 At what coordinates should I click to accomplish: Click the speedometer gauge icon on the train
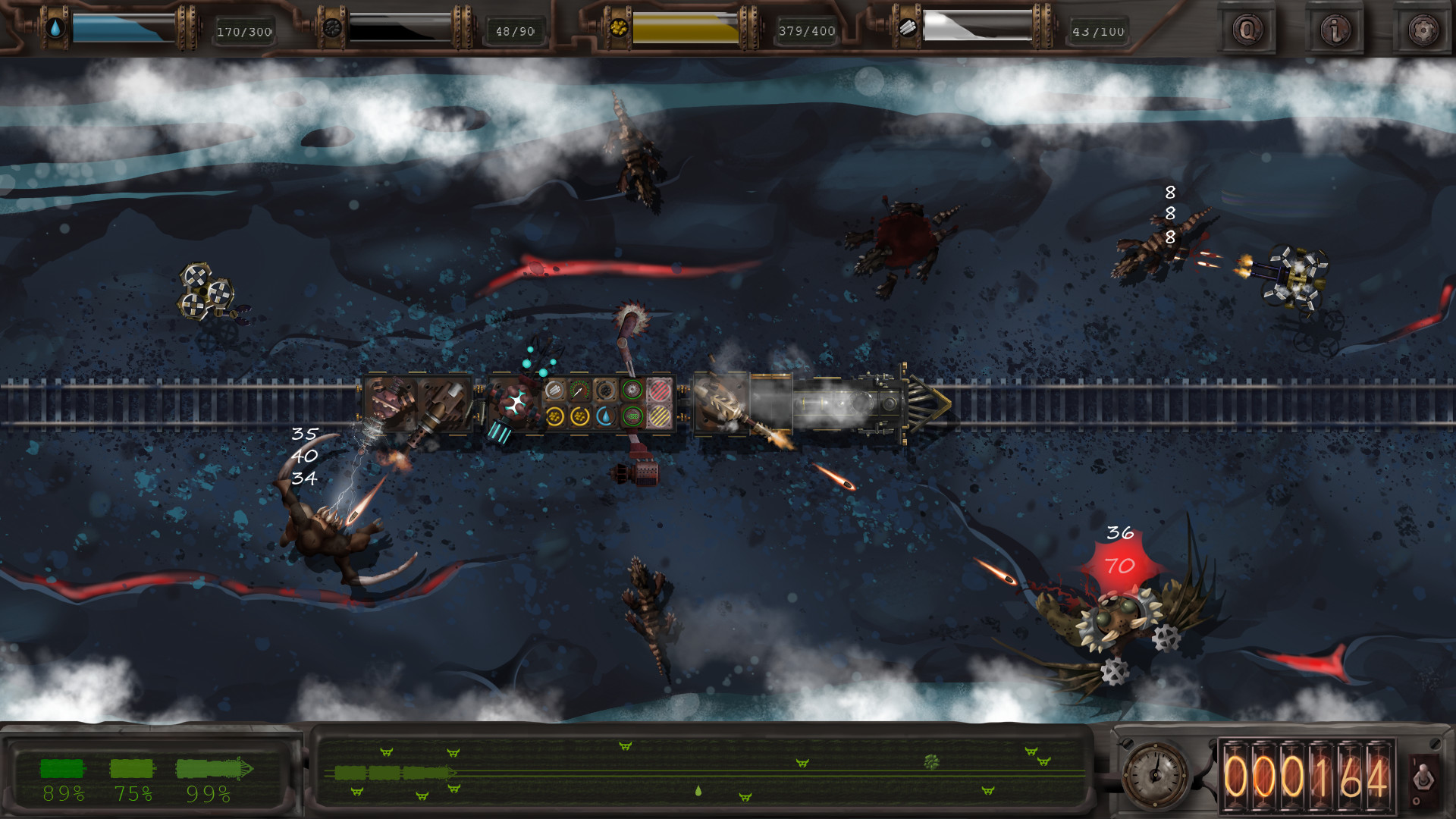pos(579,390)
